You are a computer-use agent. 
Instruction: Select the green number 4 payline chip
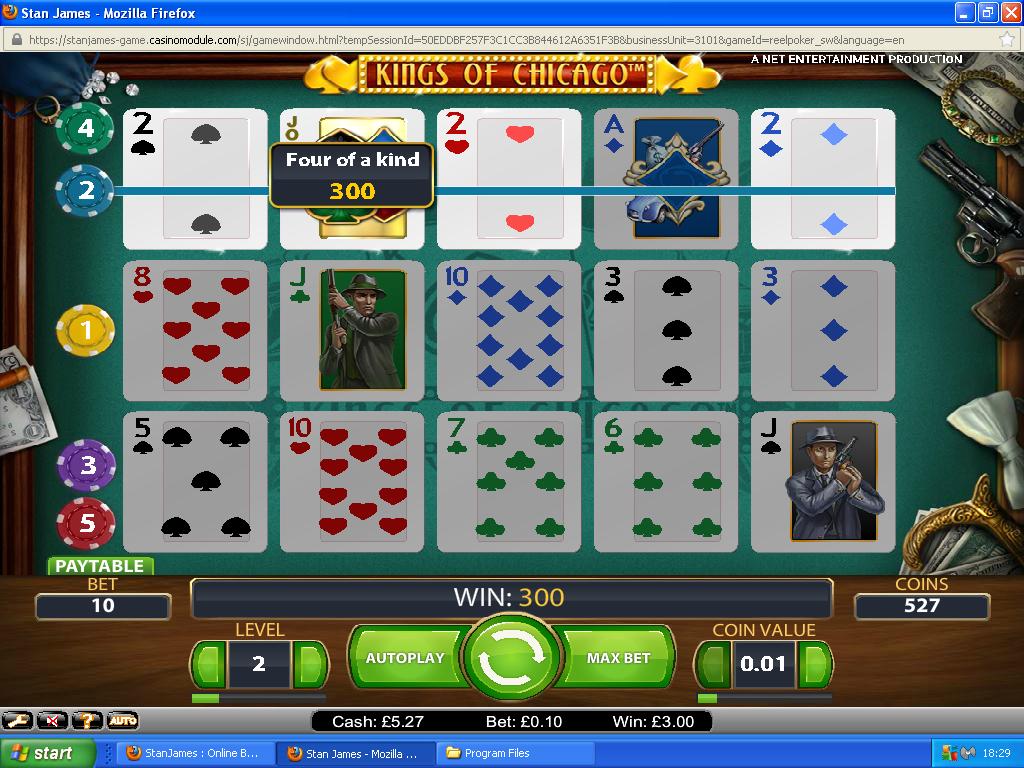(85, 128)
